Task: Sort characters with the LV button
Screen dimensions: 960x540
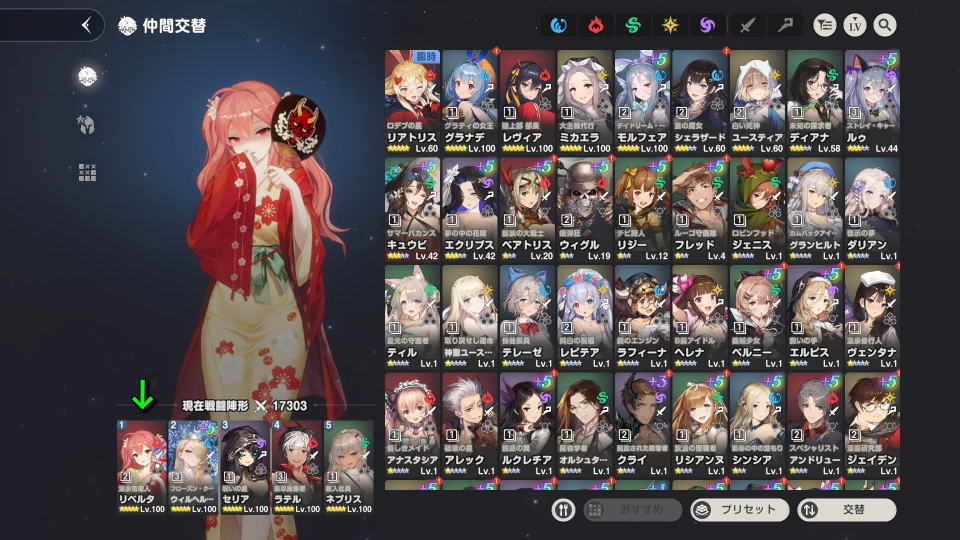Action: point(854,25)
